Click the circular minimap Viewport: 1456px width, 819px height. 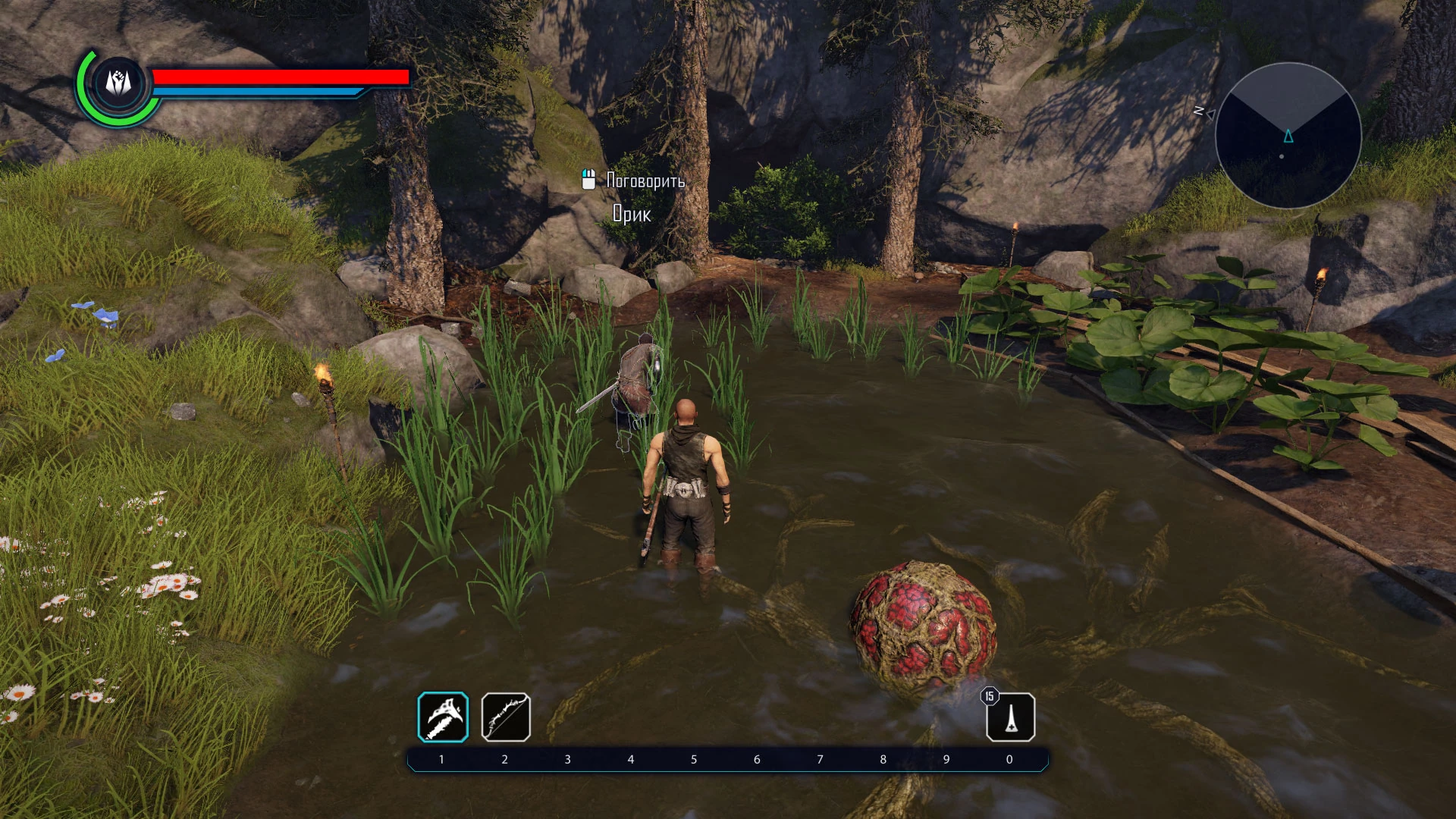coord(1288,136)
